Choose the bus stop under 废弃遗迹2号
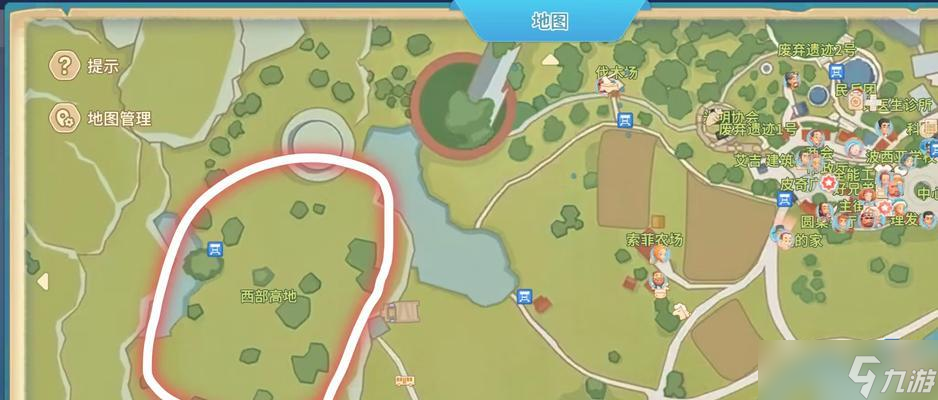Viewport: 938px width, 400px height. pos(837,71)
